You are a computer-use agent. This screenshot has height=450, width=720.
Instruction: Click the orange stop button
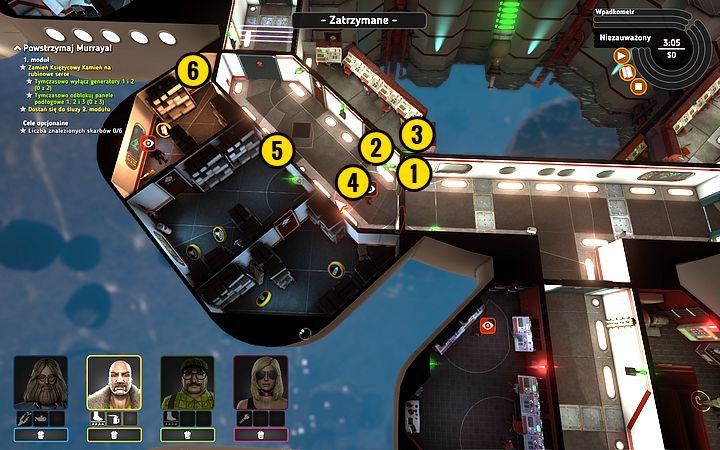click(x=639, y=86)
